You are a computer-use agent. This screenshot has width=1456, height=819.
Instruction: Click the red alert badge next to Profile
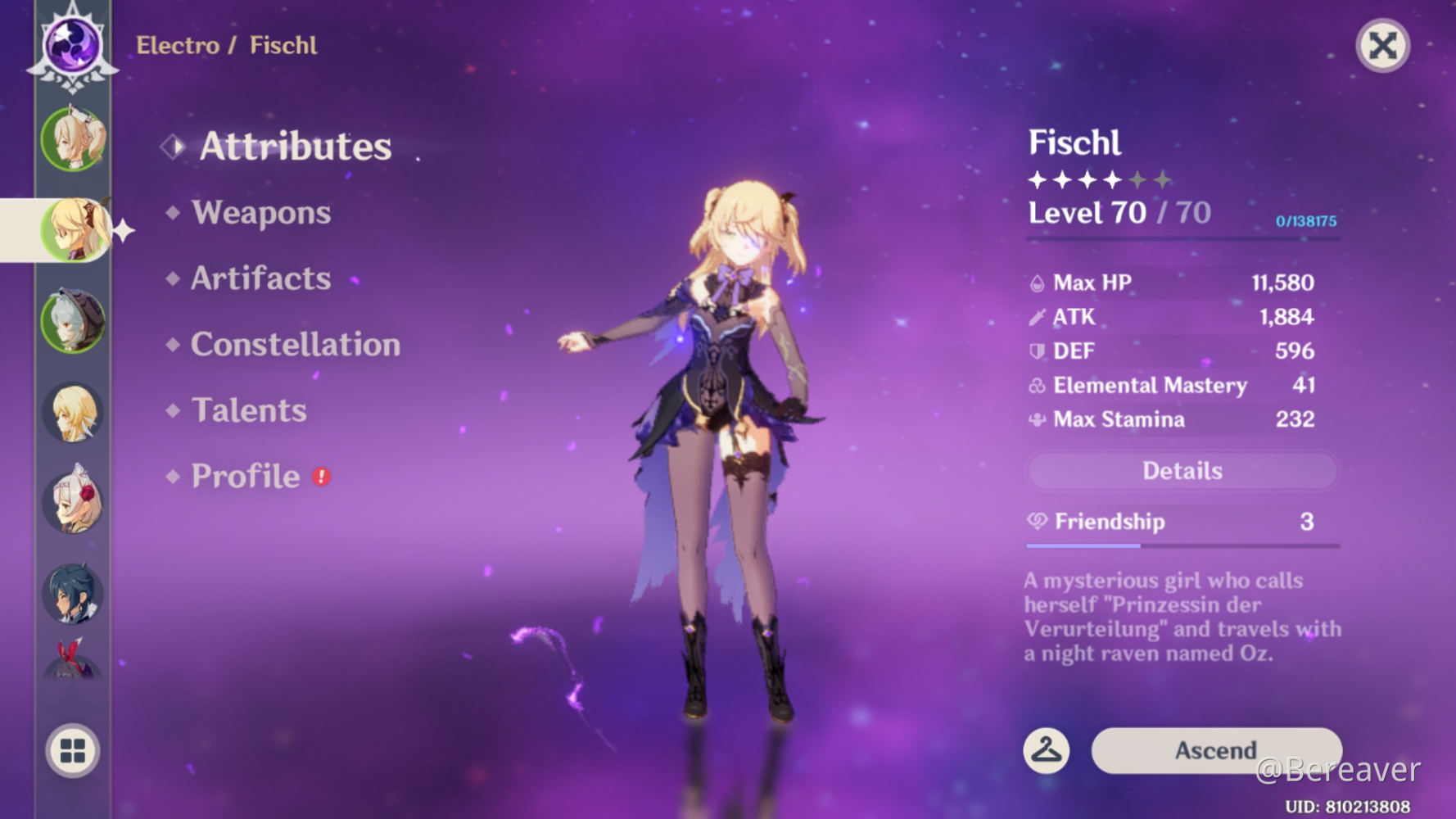coord(320,477)
